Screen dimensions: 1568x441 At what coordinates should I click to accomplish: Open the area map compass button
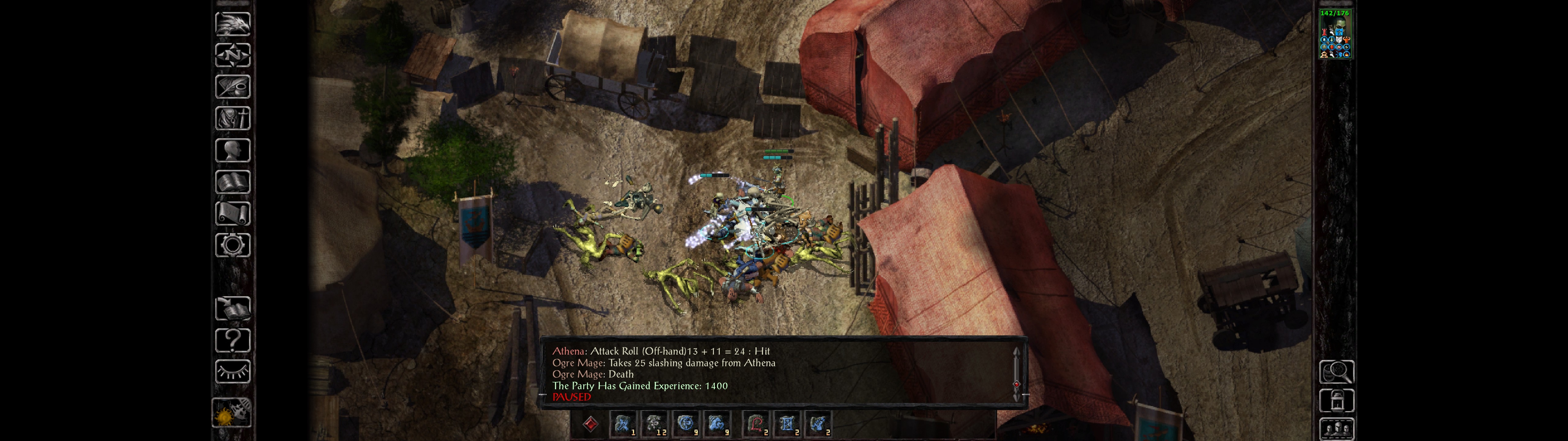pyautogui.click(x=232, y=55)
